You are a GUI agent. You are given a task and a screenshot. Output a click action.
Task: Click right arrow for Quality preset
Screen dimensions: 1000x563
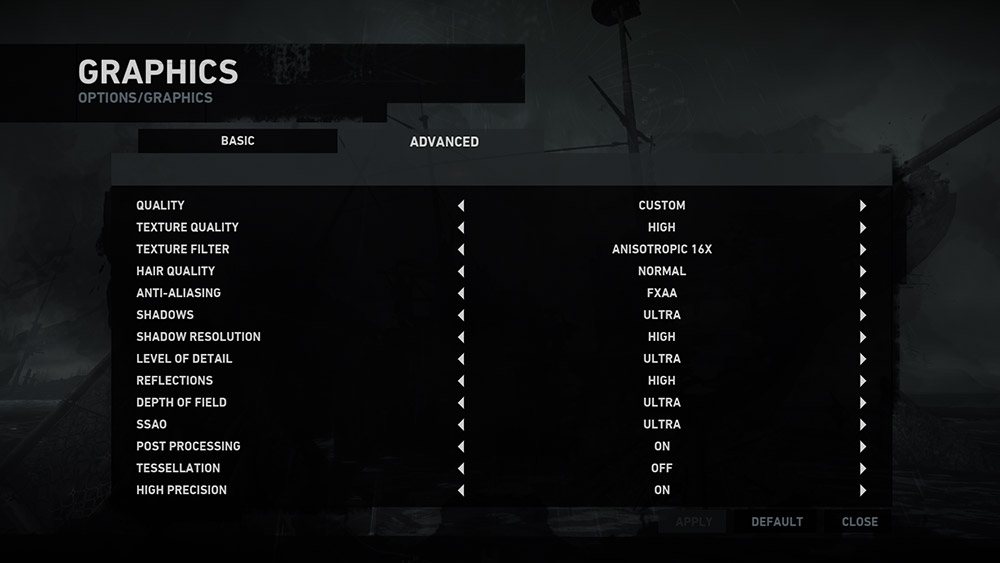tap(862, 206)
